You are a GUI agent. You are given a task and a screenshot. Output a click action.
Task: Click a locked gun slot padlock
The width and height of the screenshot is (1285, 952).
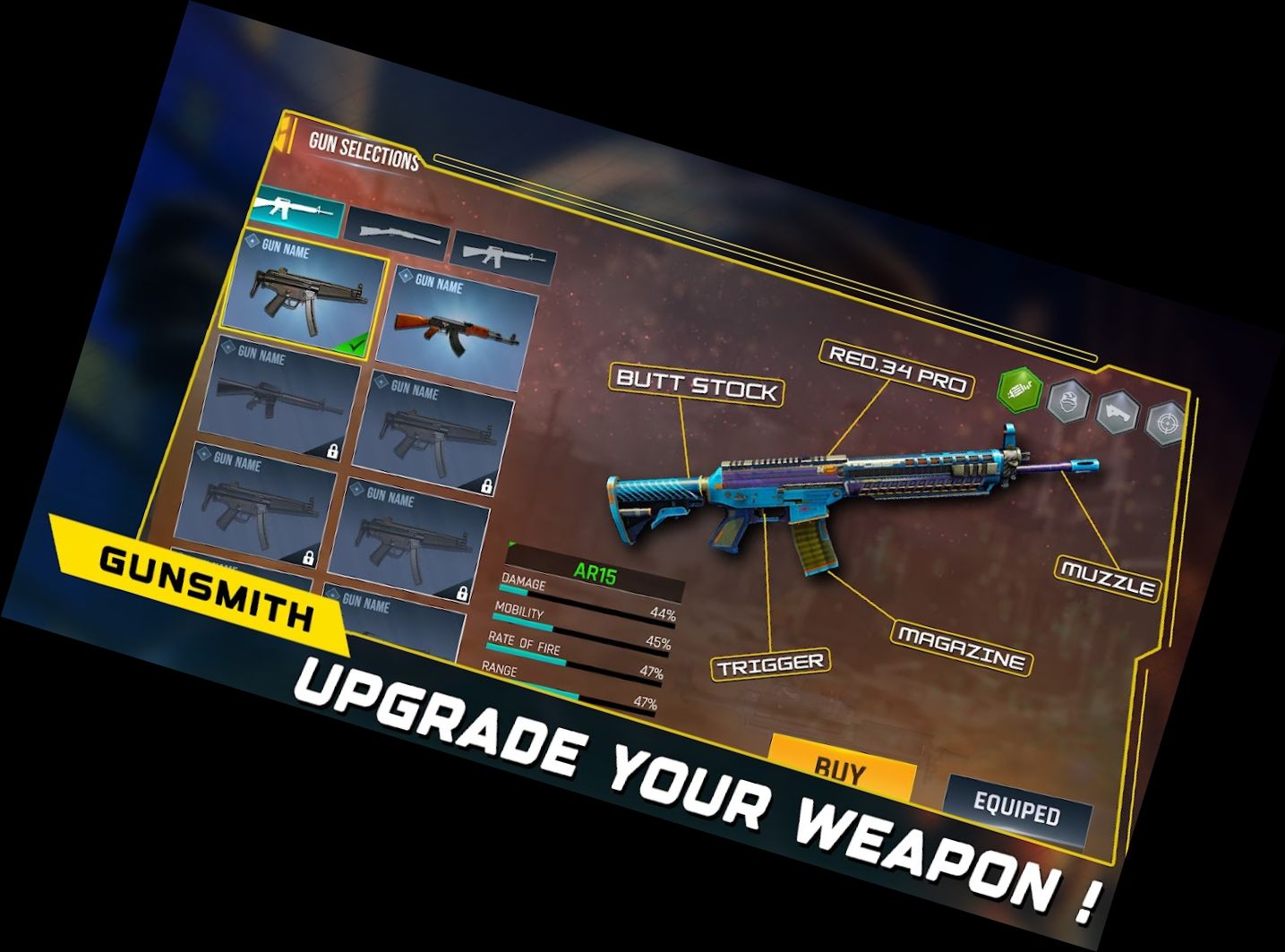487,485
